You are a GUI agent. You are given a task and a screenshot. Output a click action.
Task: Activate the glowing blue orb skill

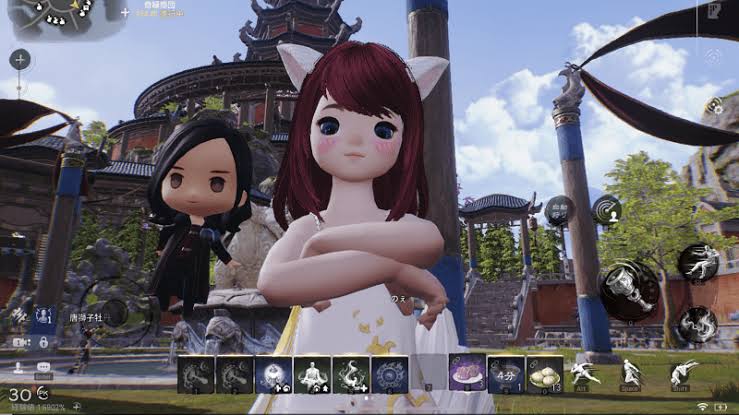tap(274, 374)
